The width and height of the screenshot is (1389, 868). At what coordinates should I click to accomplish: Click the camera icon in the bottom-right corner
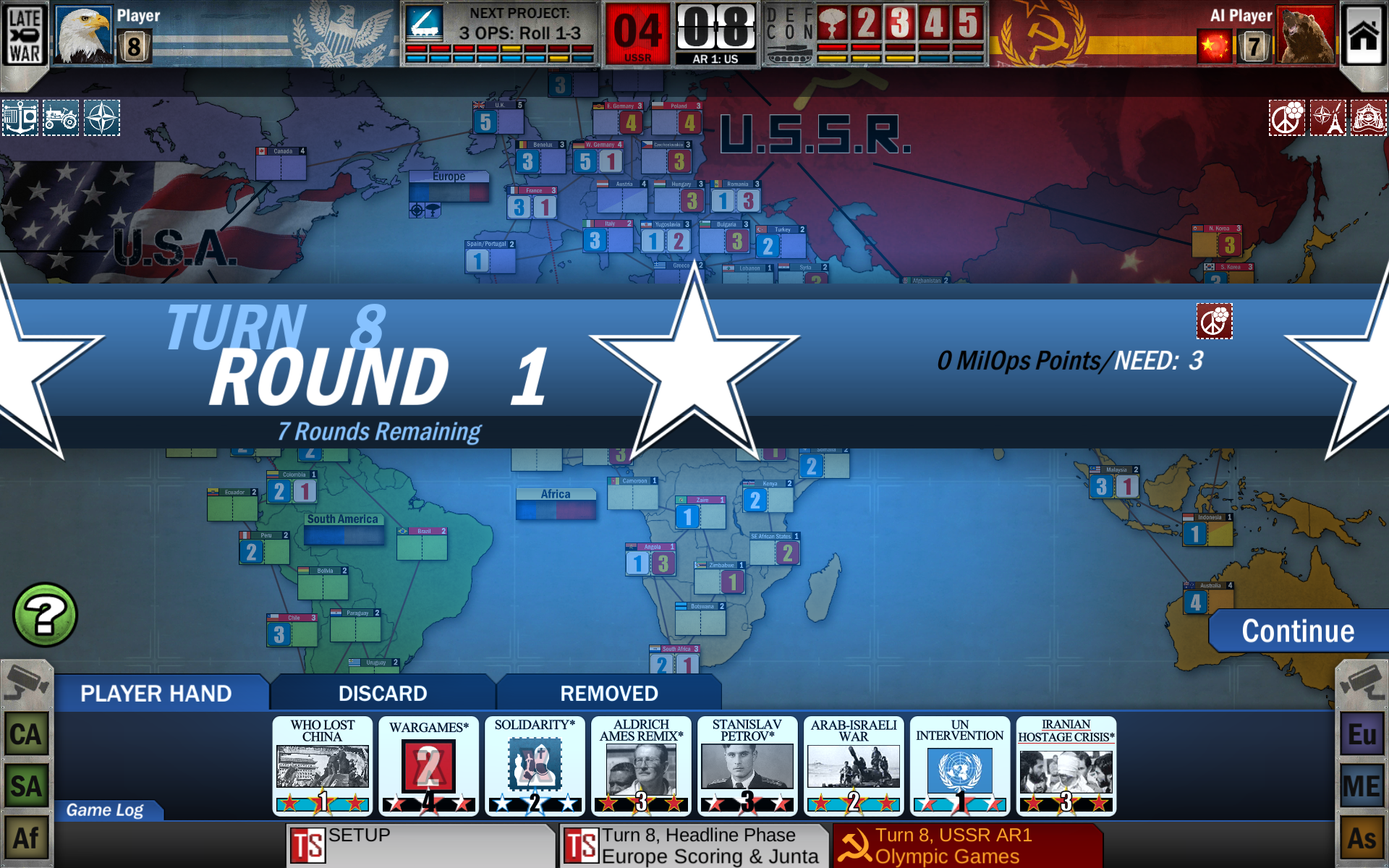[x=1363, y=681]
